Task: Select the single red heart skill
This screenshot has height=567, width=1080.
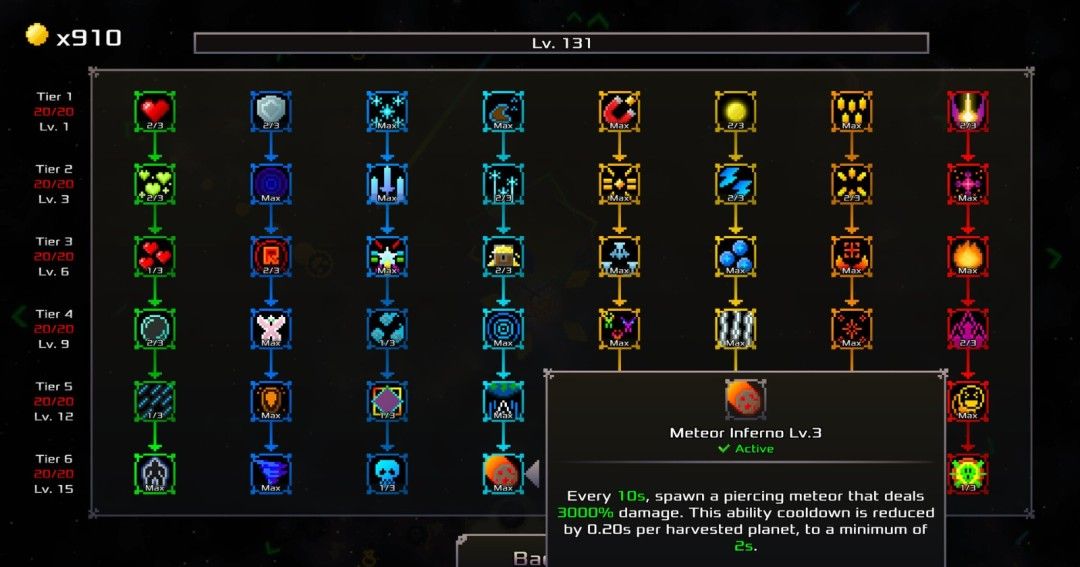Action: pos(155,110)
